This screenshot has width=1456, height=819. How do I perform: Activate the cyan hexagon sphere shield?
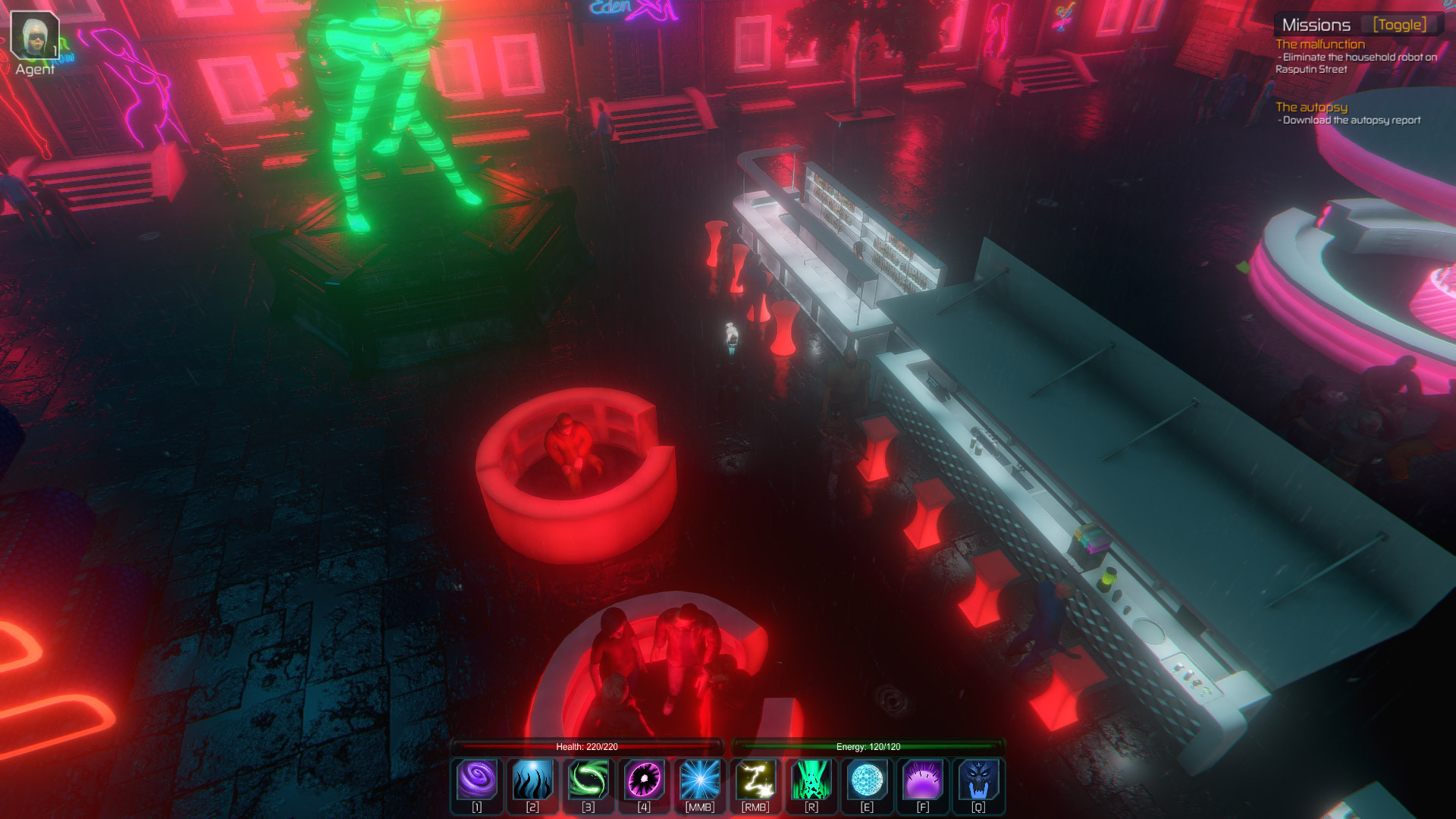coord(867,780)
